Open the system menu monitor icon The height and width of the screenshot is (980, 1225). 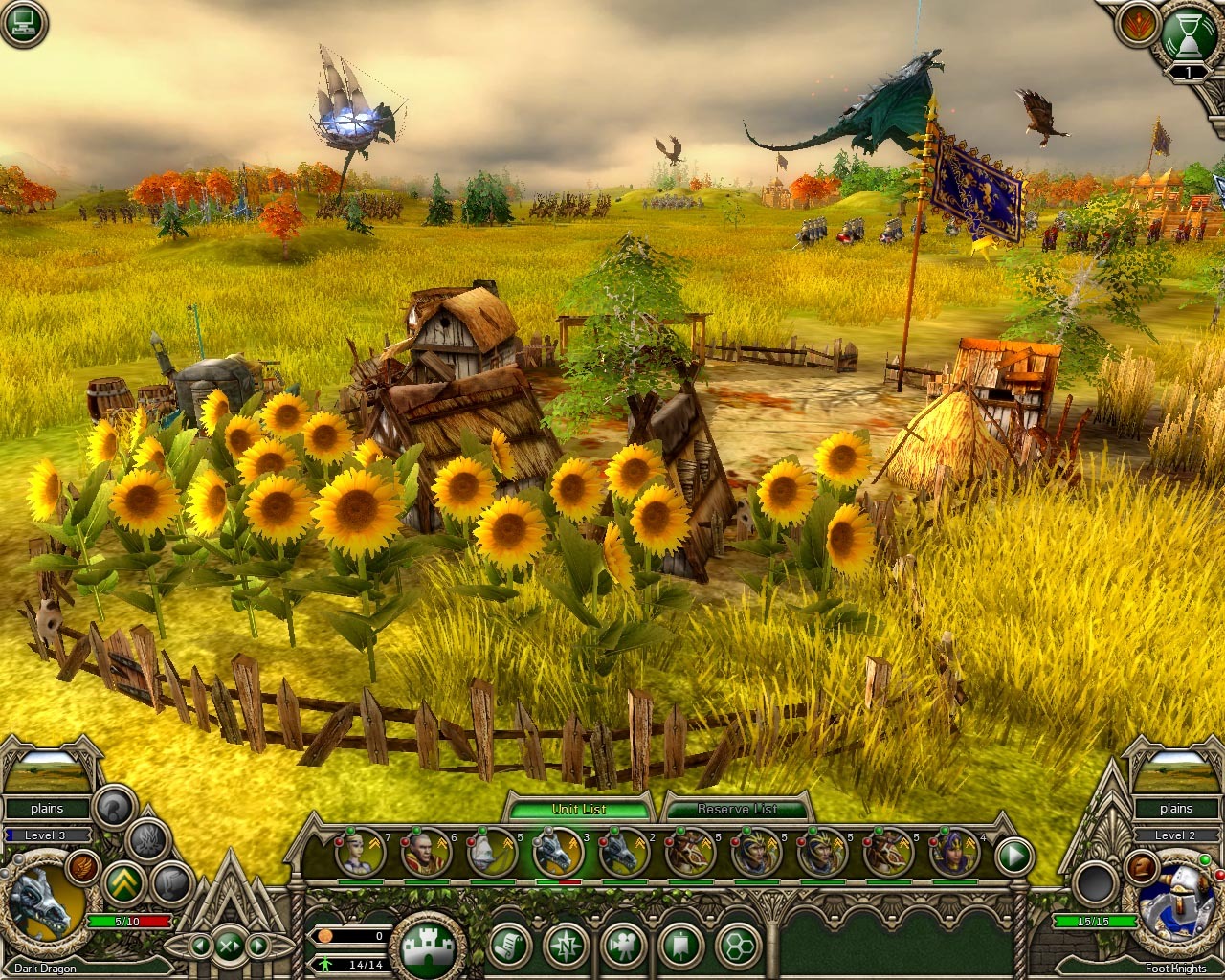[24, 24]
